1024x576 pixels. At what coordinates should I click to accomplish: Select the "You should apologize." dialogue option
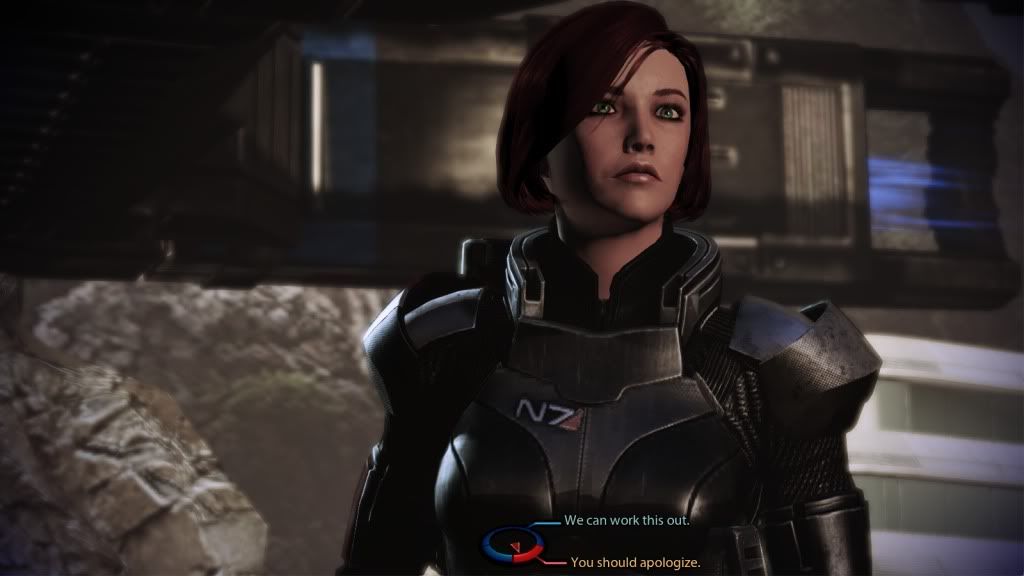pyautogui.click(x=634, y=563)
